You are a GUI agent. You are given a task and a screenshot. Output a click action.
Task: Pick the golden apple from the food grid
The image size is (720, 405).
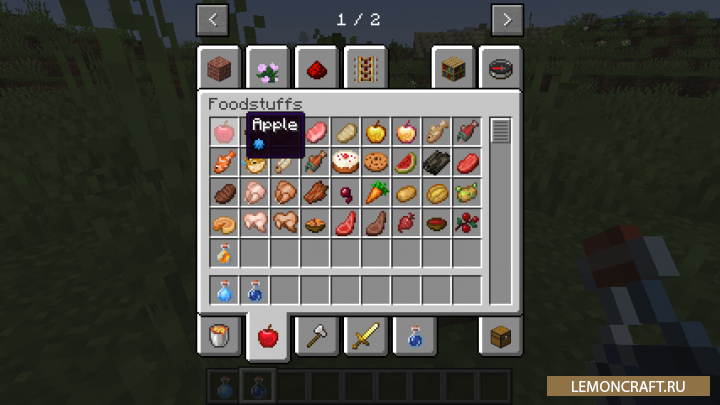coord(376,131)
